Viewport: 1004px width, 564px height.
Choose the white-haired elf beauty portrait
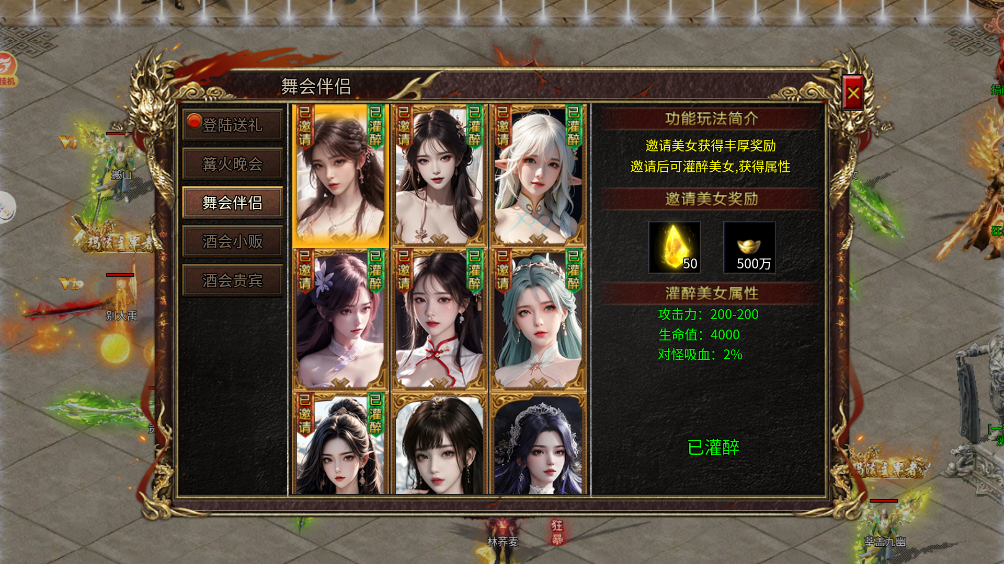pos(537,175)
